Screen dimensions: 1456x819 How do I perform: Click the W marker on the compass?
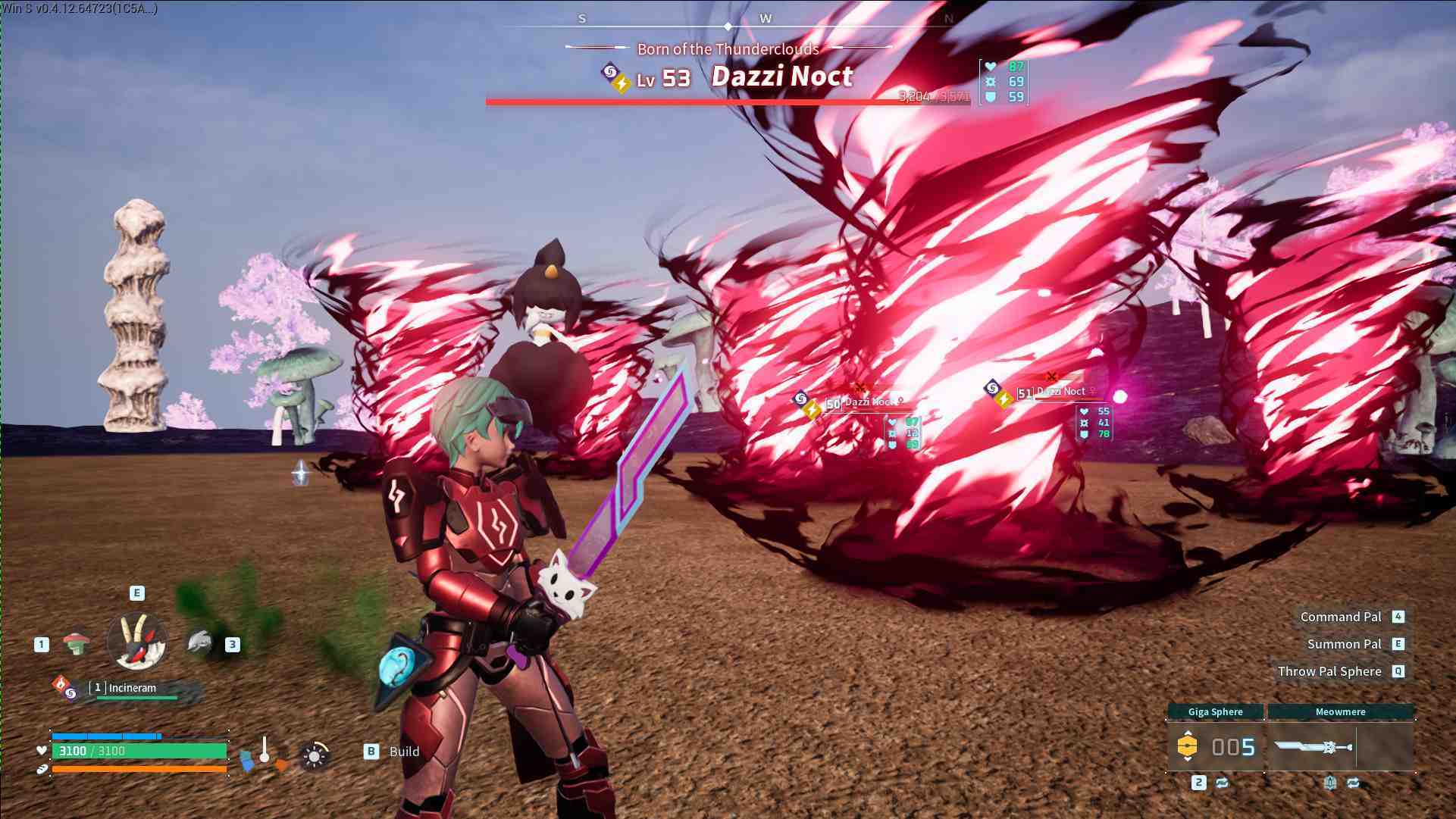[x=766, y=19]
